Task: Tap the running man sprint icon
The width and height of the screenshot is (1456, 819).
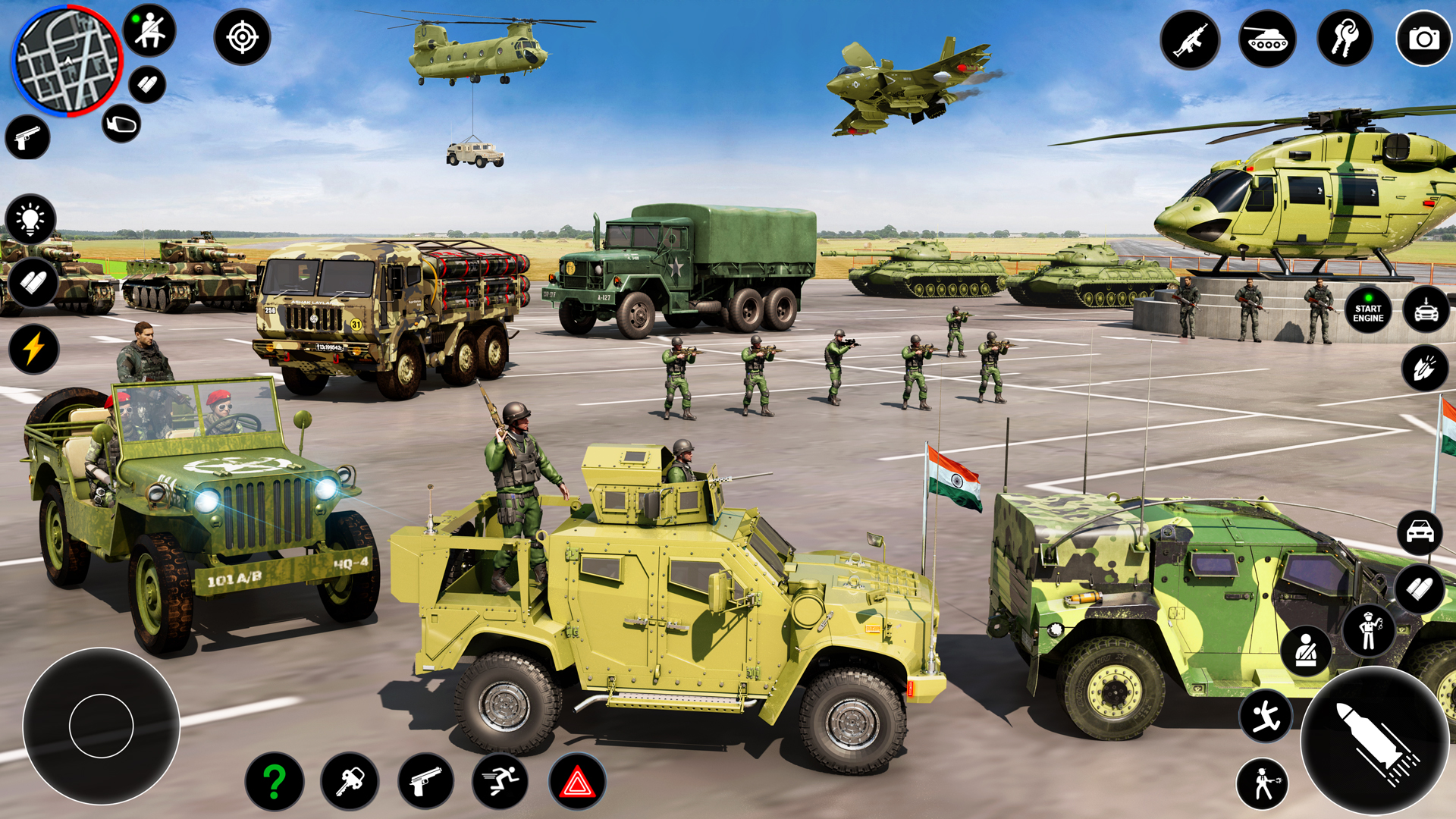Action: coord(499,780)
